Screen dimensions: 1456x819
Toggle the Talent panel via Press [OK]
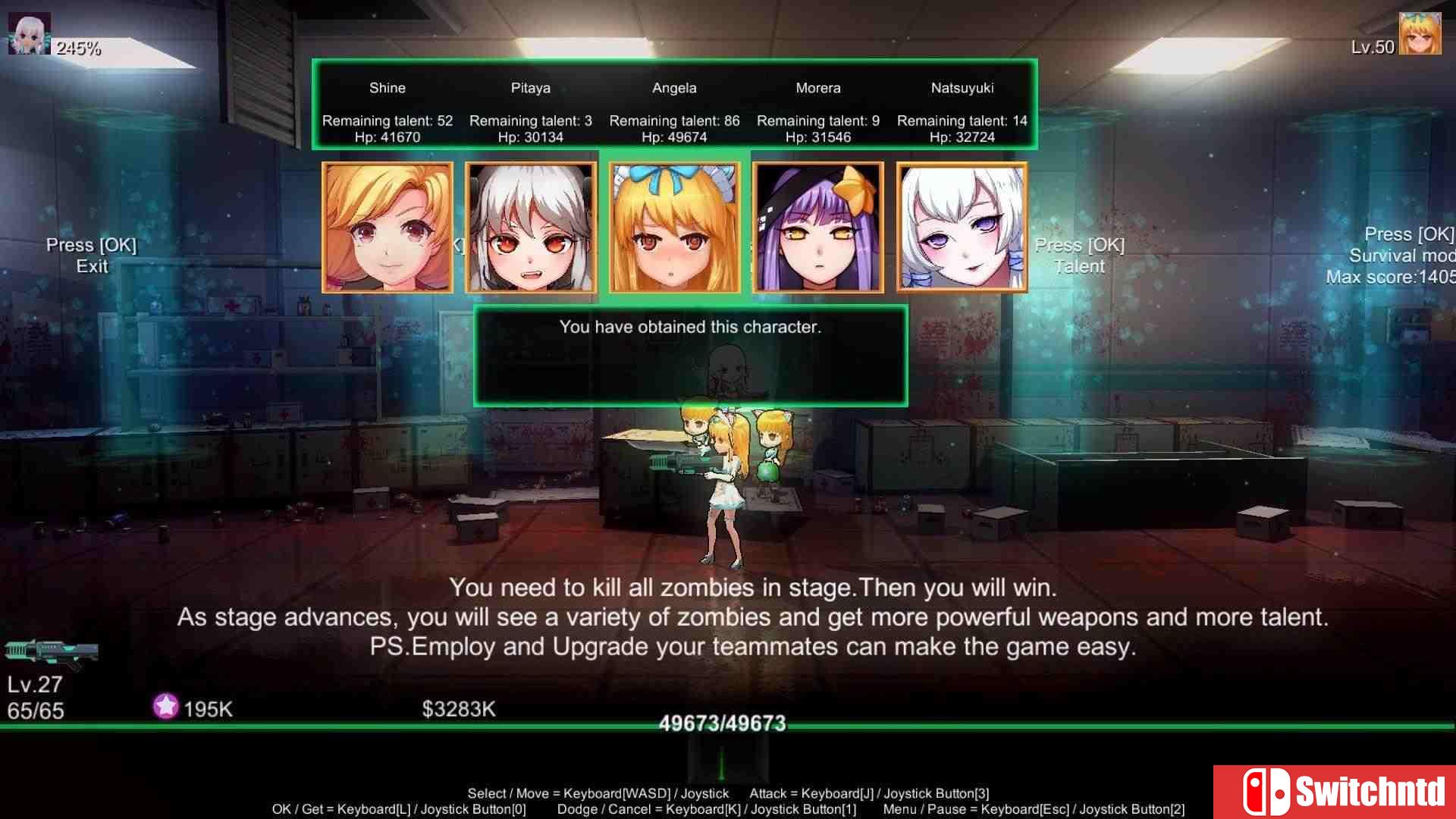coord(1078,256)
